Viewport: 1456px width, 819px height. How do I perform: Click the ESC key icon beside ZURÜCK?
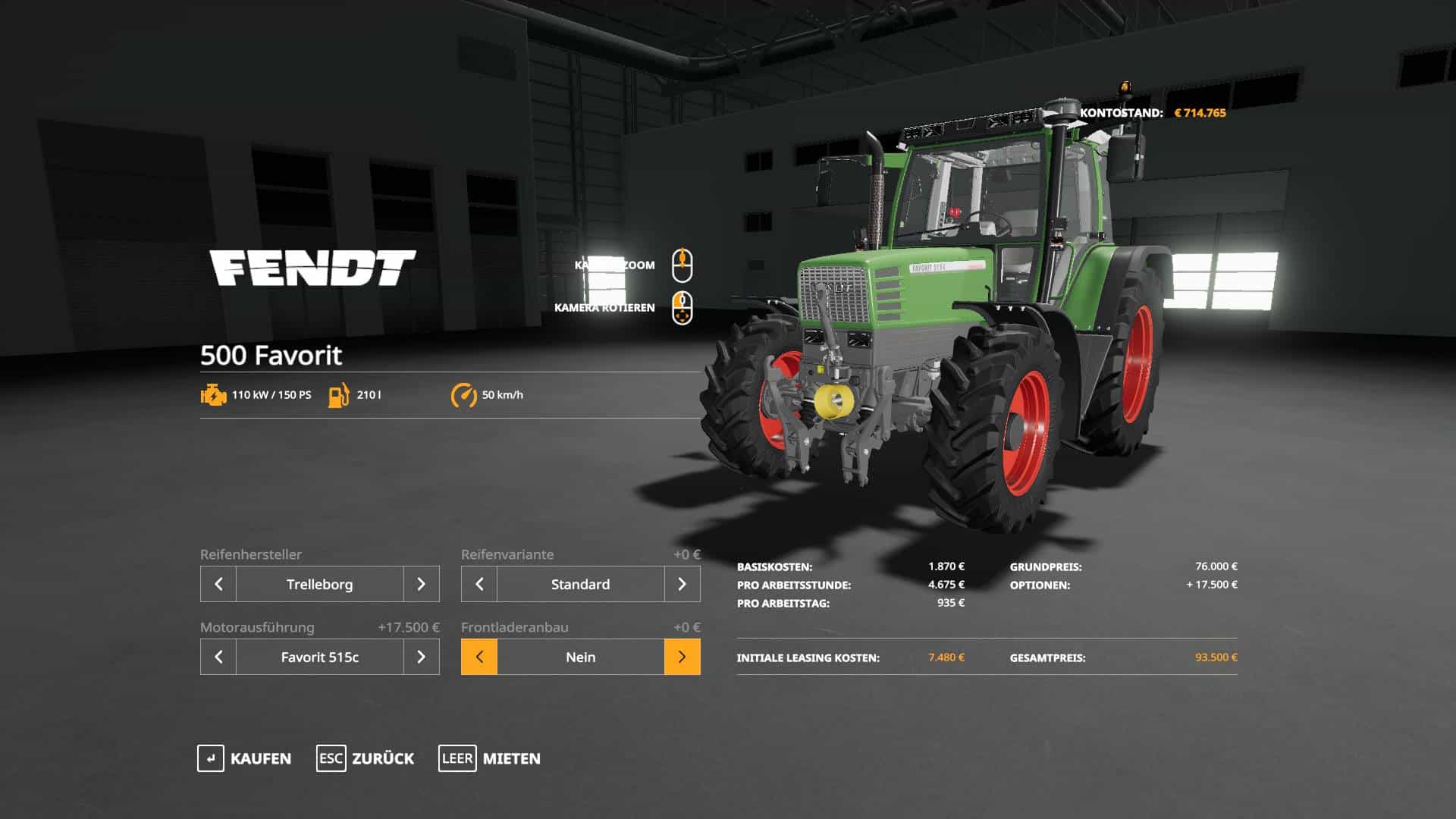(331, 758)
